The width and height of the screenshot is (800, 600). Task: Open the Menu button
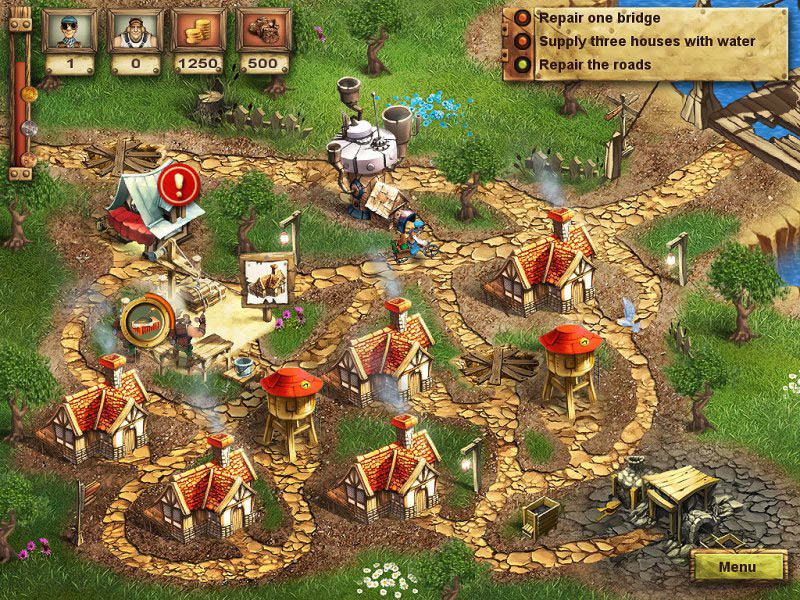738,567
